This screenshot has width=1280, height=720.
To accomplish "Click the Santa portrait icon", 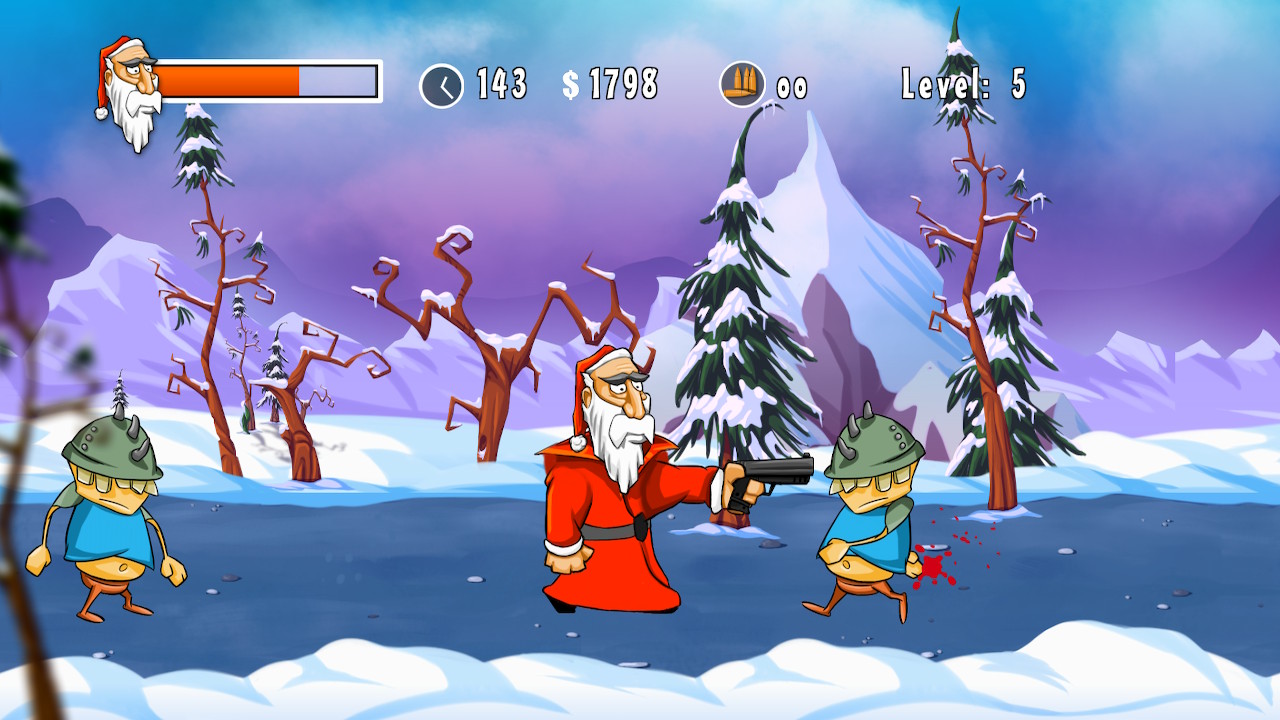I will pyautogui.click(x=131, y=92).
